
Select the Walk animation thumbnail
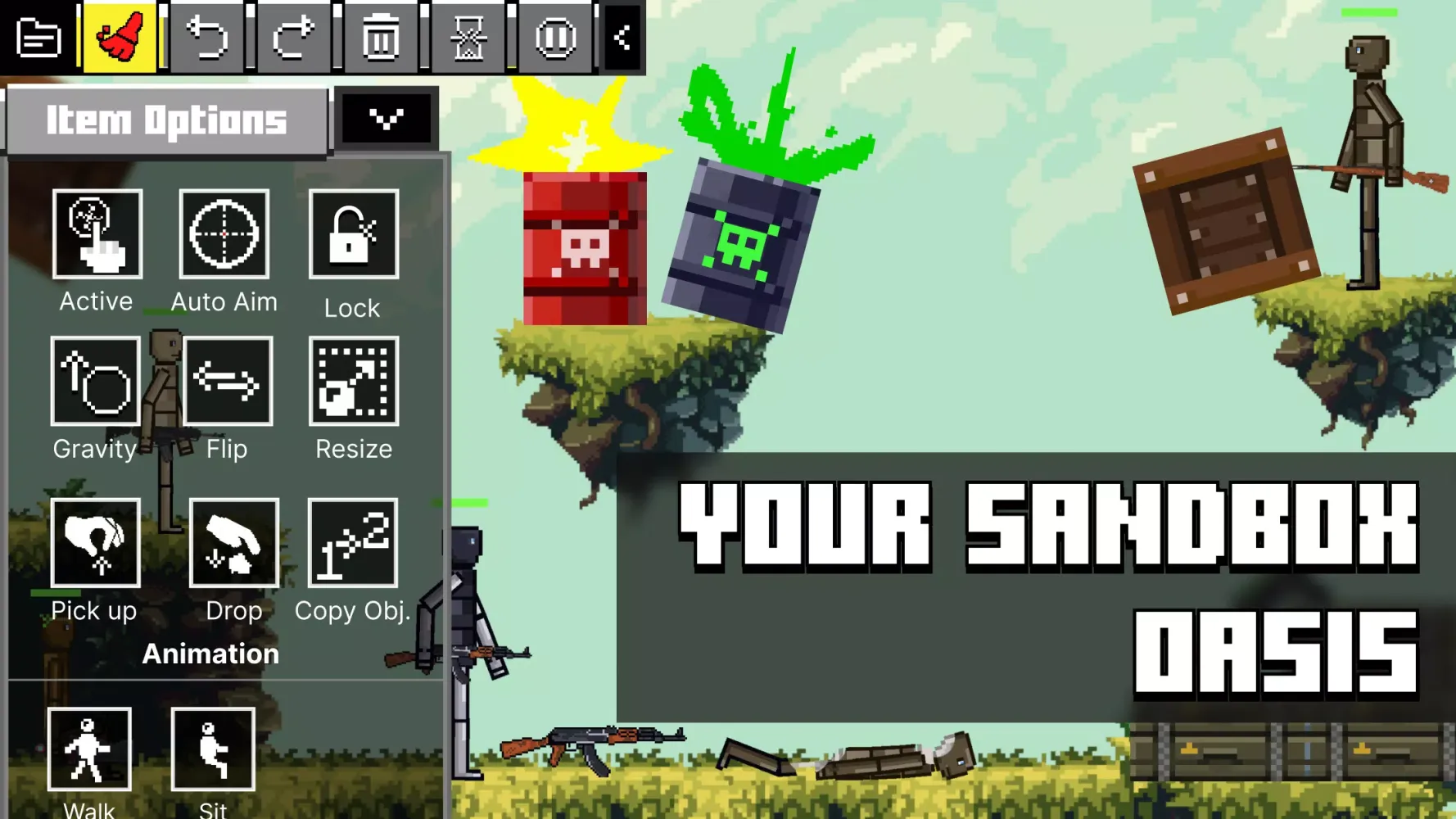pos(90,749)
